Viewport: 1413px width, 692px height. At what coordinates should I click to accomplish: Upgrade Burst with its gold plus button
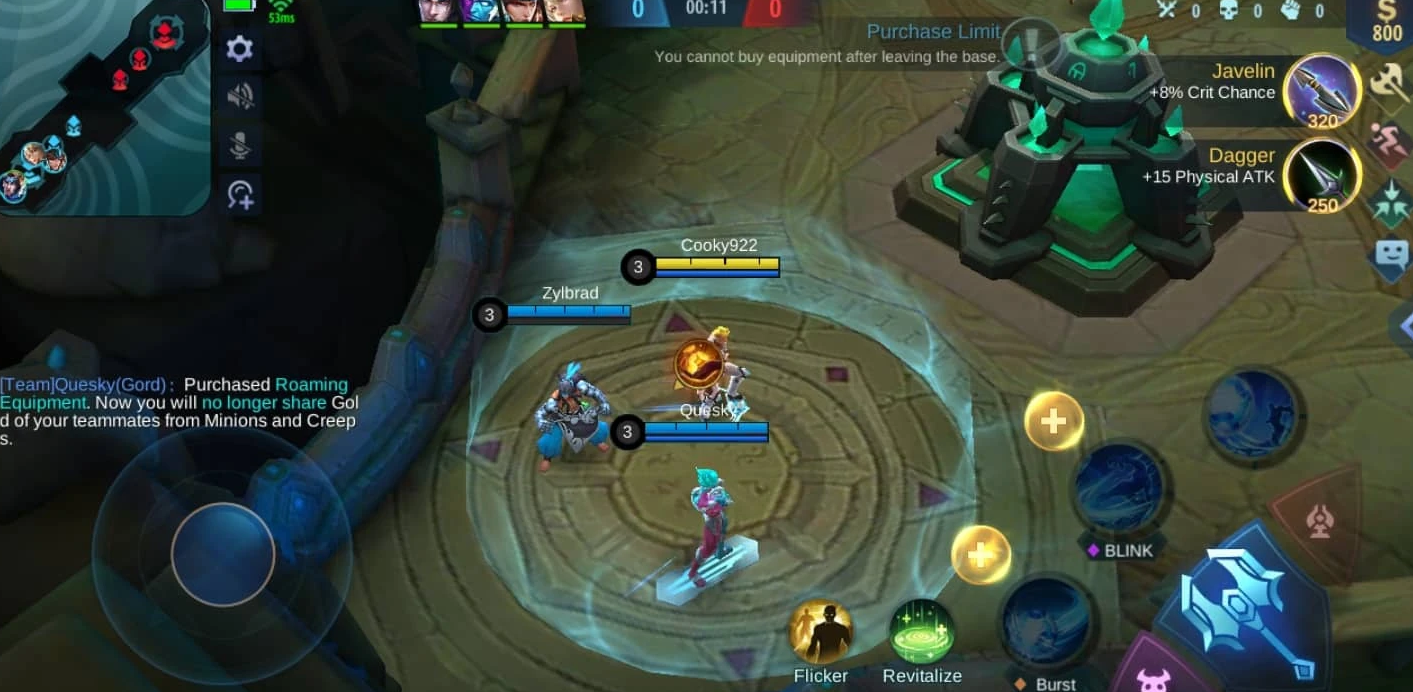(x=980, y=554)
